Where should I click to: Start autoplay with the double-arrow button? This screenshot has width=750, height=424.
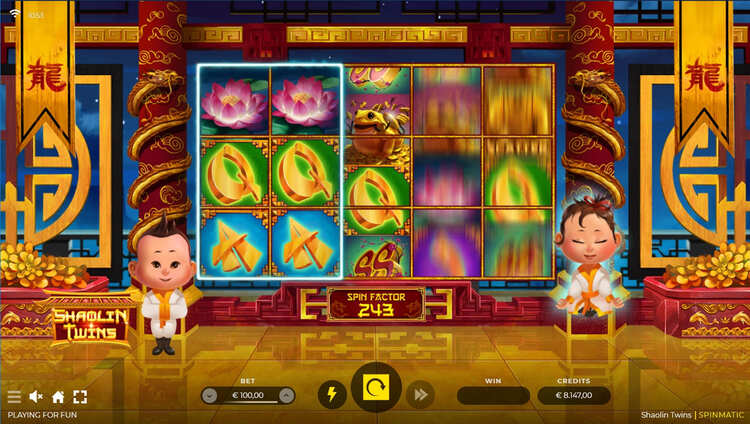point(420,394)
